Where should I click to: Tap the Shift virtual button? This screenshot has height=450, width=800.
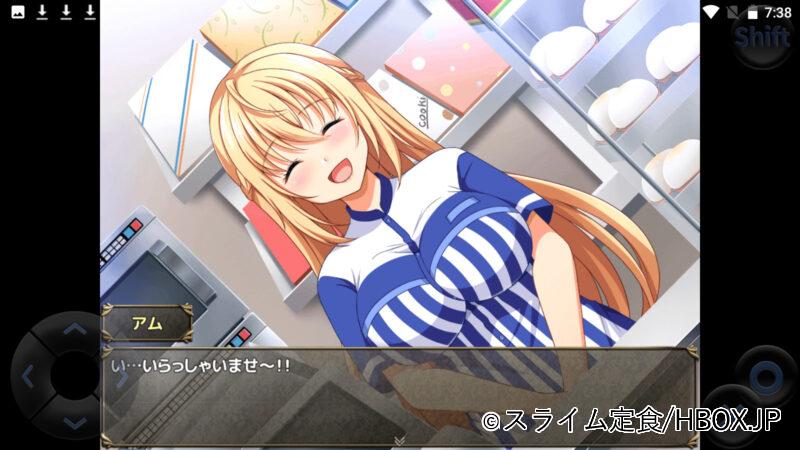click(761, 39)
